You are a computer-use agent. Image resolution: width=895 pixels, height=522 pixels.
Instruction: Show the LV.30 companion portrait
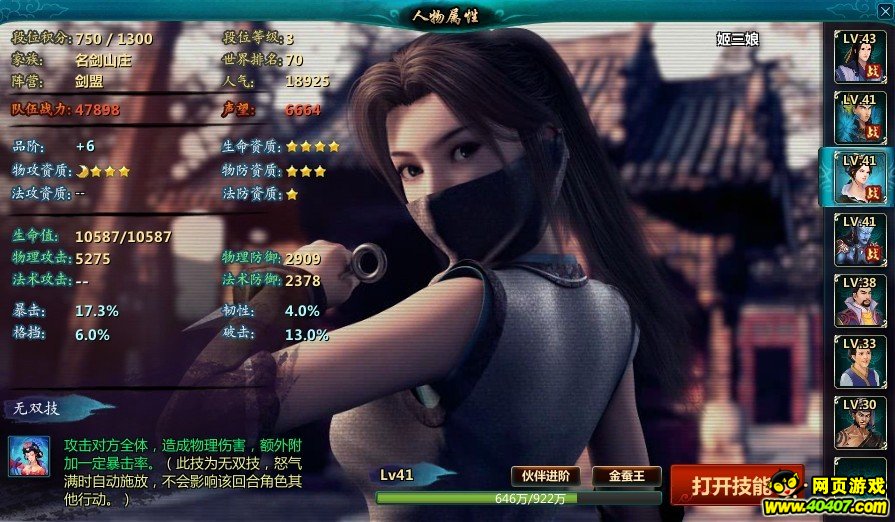(x=859, y=423)
